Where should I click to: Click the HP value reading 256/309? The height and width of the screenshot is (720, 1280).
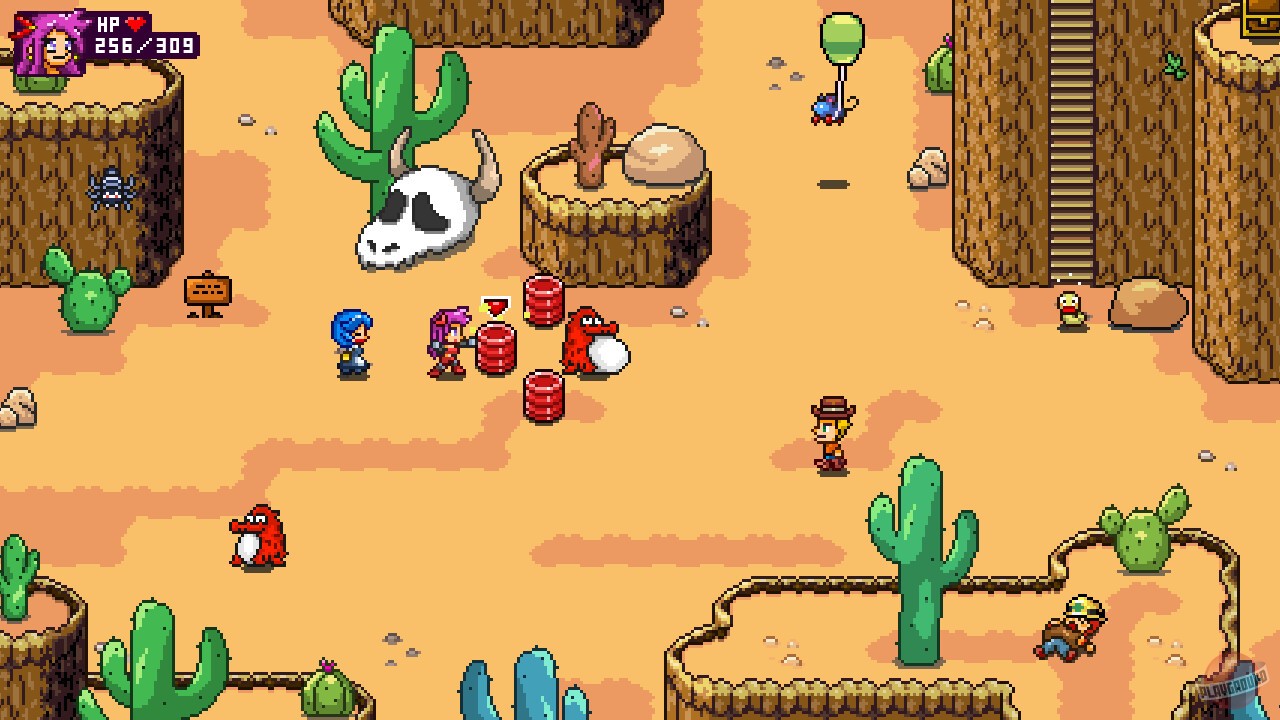click(x=142, y=45)
